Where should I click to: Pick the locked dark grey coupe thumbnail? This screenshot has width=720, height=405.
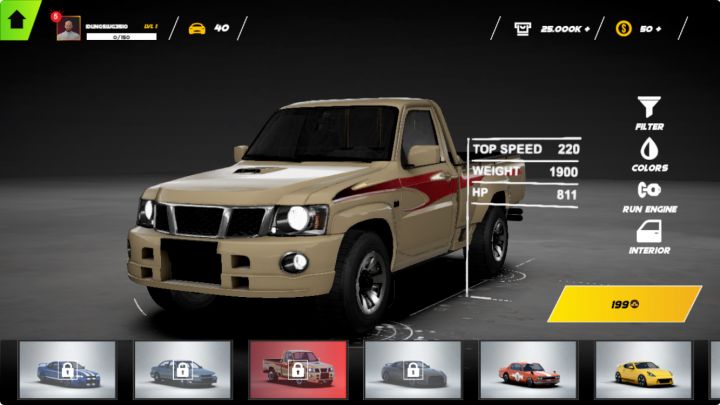coord(413,370)
